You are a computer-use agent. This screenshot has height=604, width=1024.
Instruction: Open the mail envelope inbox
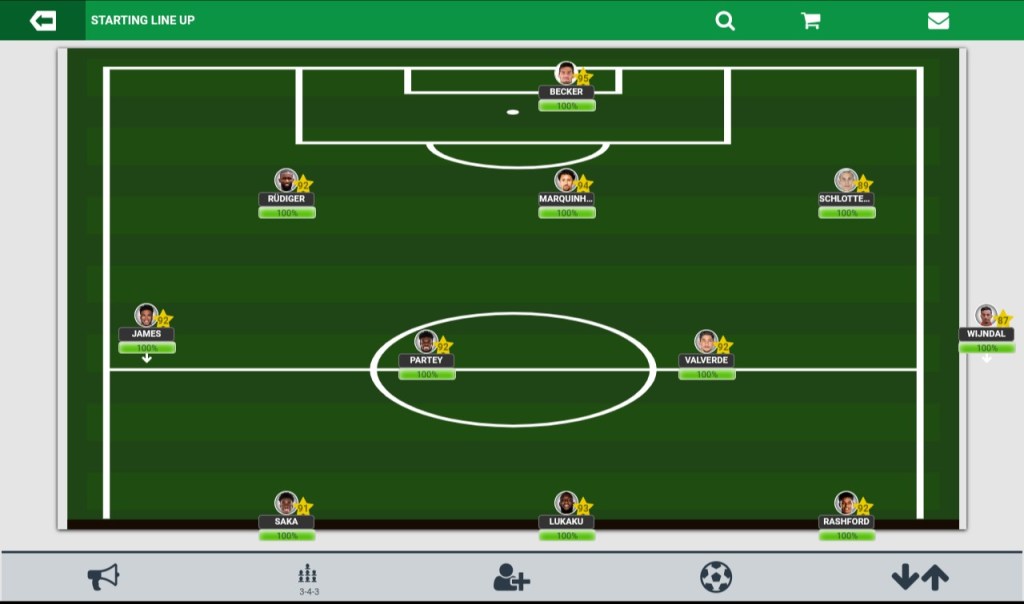[x=938, y=20]
